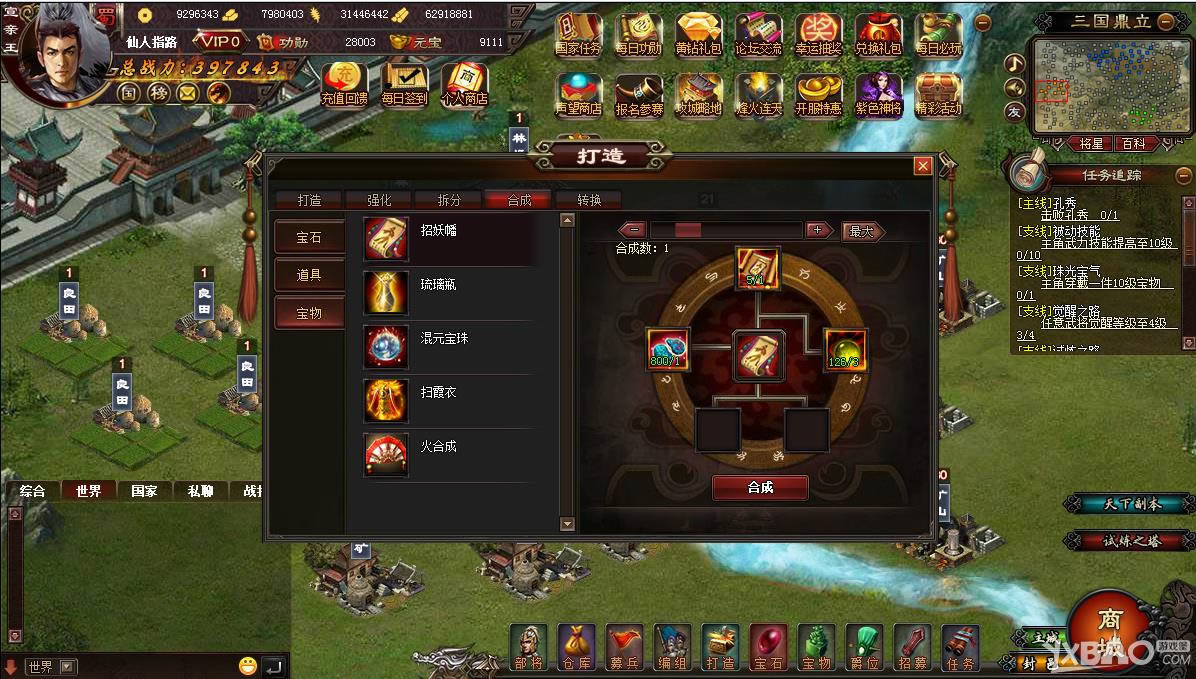
Task: Switch to the 转换 tab
Action: [590, 200]
